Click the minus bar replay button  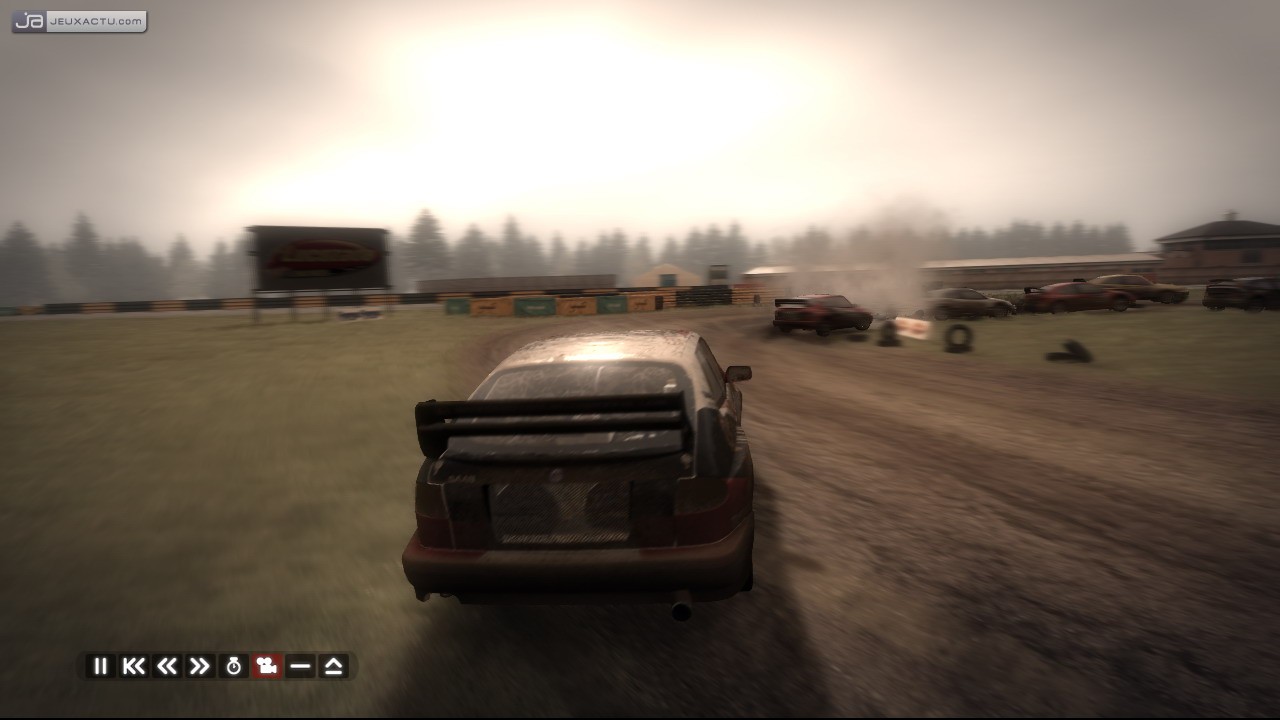tap(300, 666)
